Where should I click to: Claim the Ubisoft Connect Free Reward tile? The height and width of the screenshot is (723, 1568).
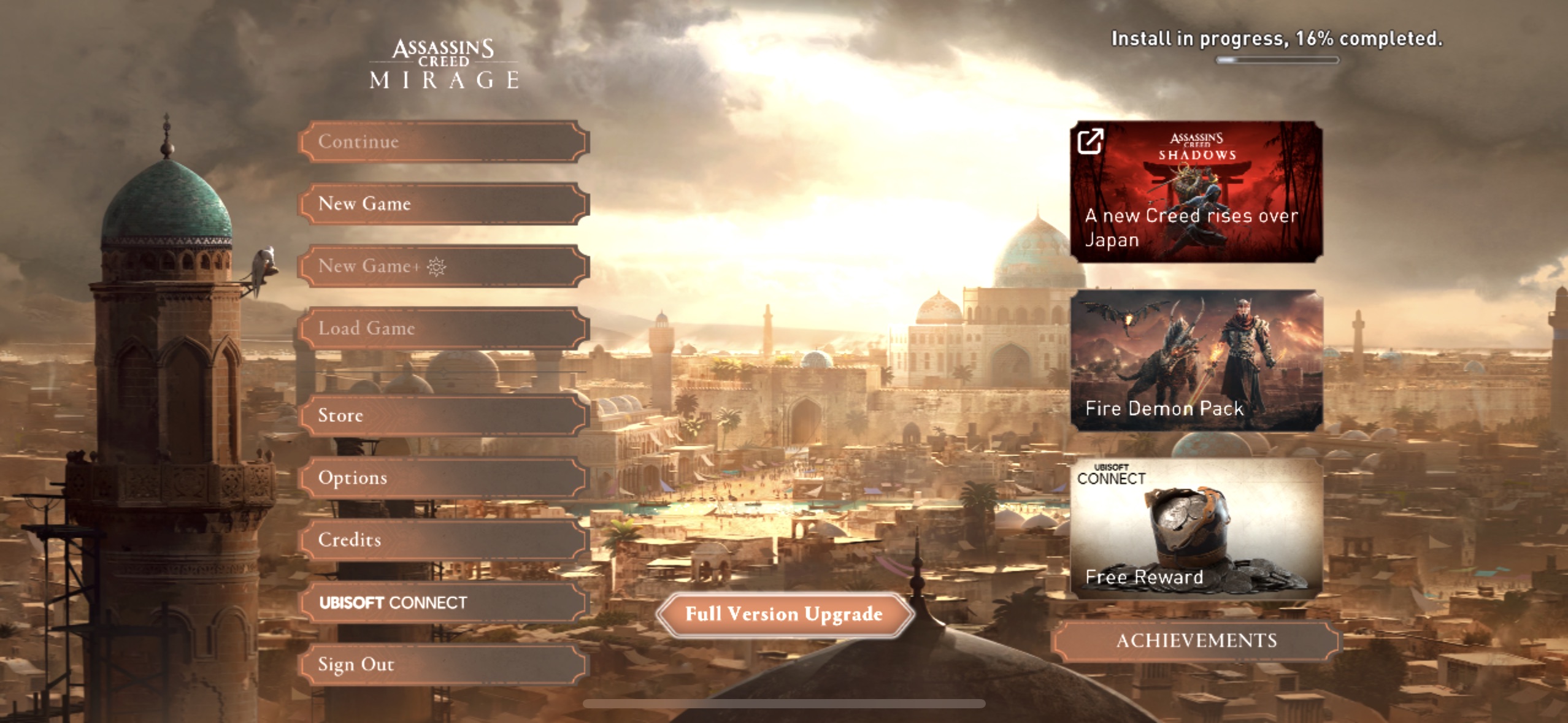click(1196, 528)
